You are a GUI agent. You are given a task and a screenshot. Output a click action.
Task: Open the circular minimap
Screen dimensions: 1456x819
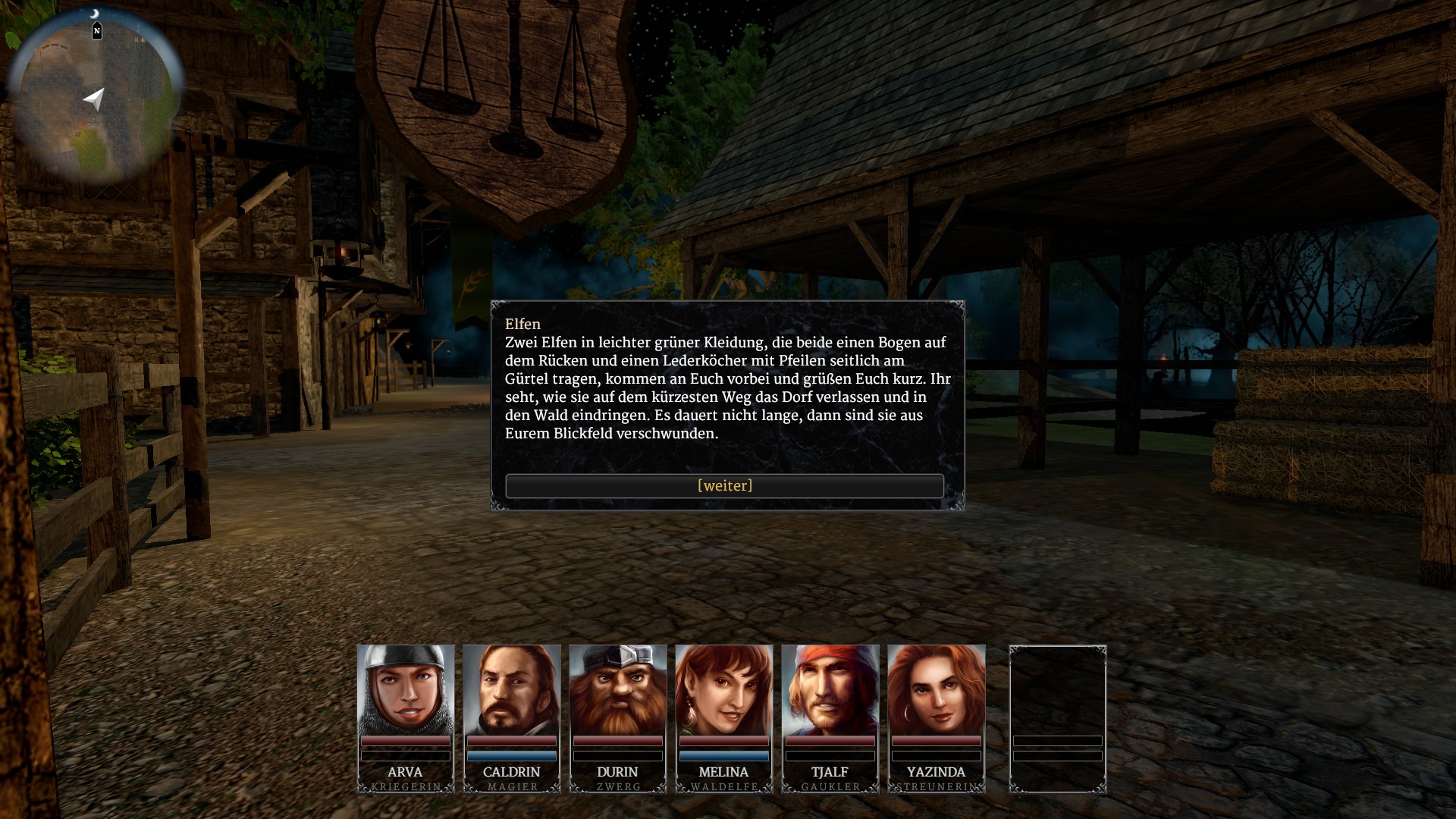coord(95,97)
